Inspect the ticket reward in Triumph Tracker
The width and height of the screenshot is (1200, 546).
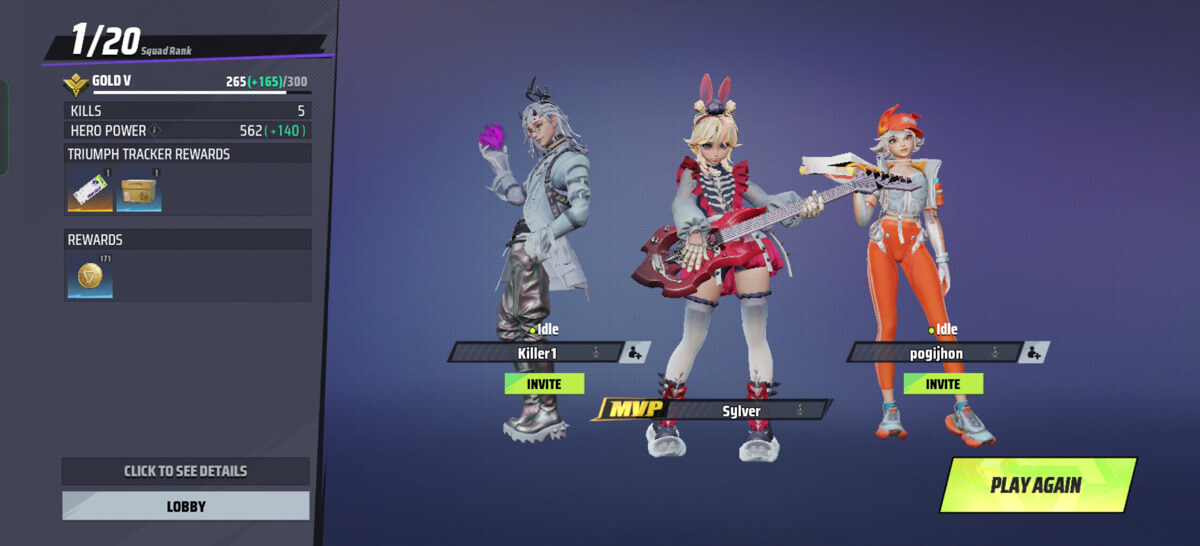90,190
